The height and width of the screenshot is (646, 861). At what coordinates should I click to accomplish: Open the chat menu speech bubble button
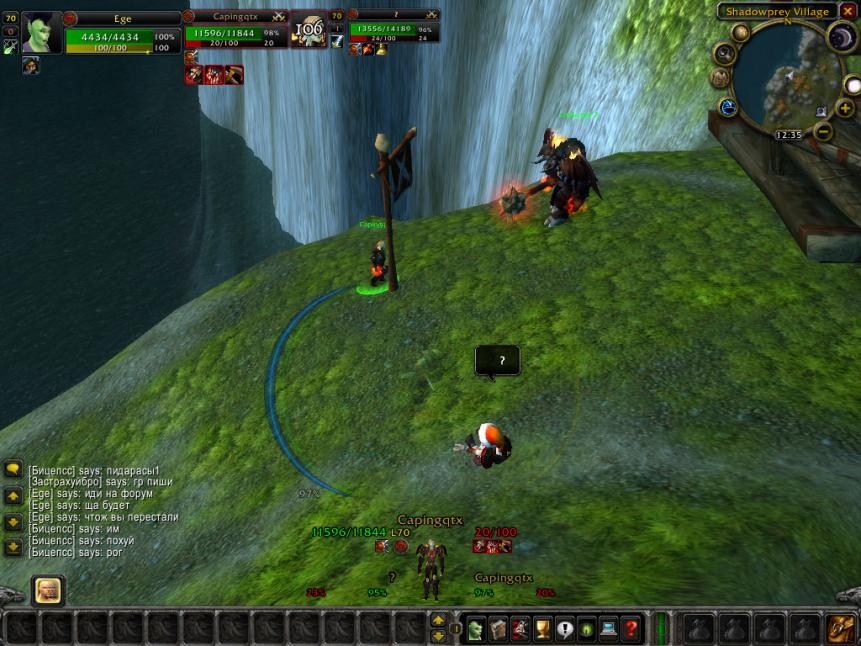[x=13, y=468]
